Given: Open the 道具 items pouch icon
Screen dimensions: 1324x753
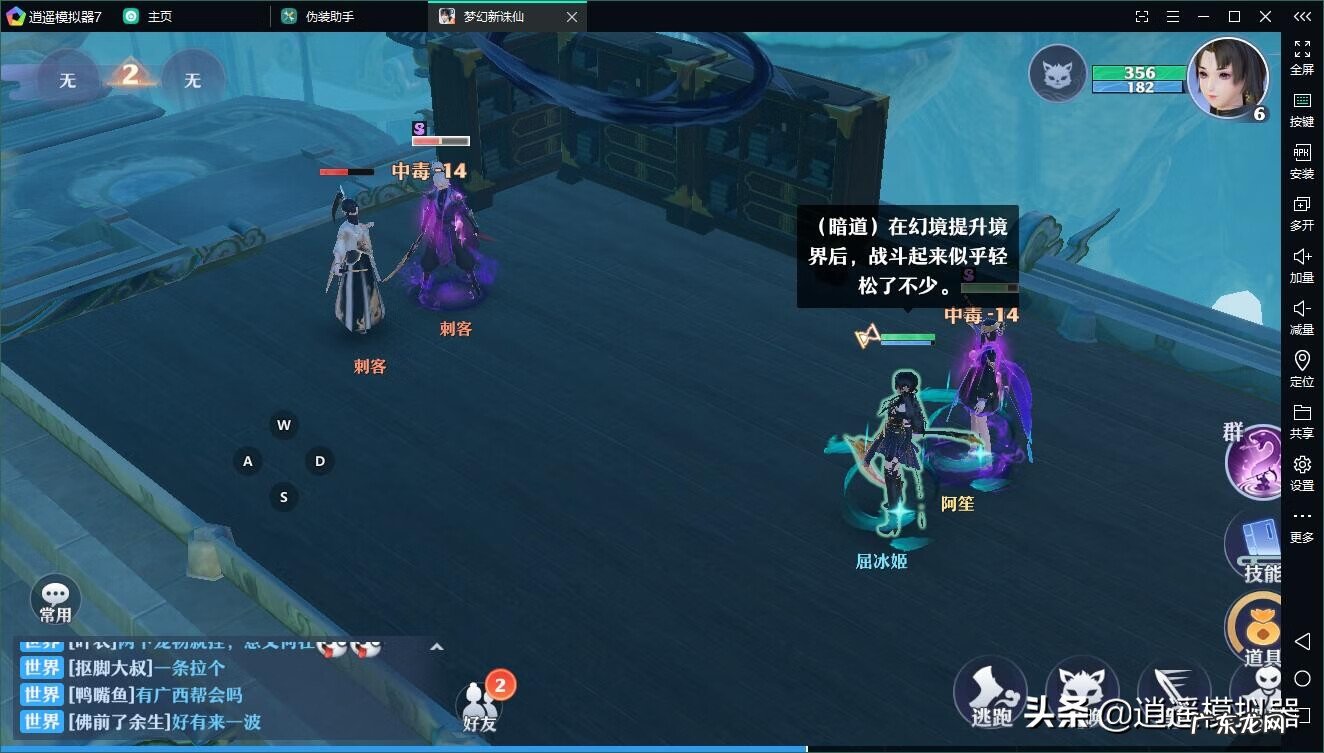Looking at the screenshot, I should click(x=1258, y=630).
